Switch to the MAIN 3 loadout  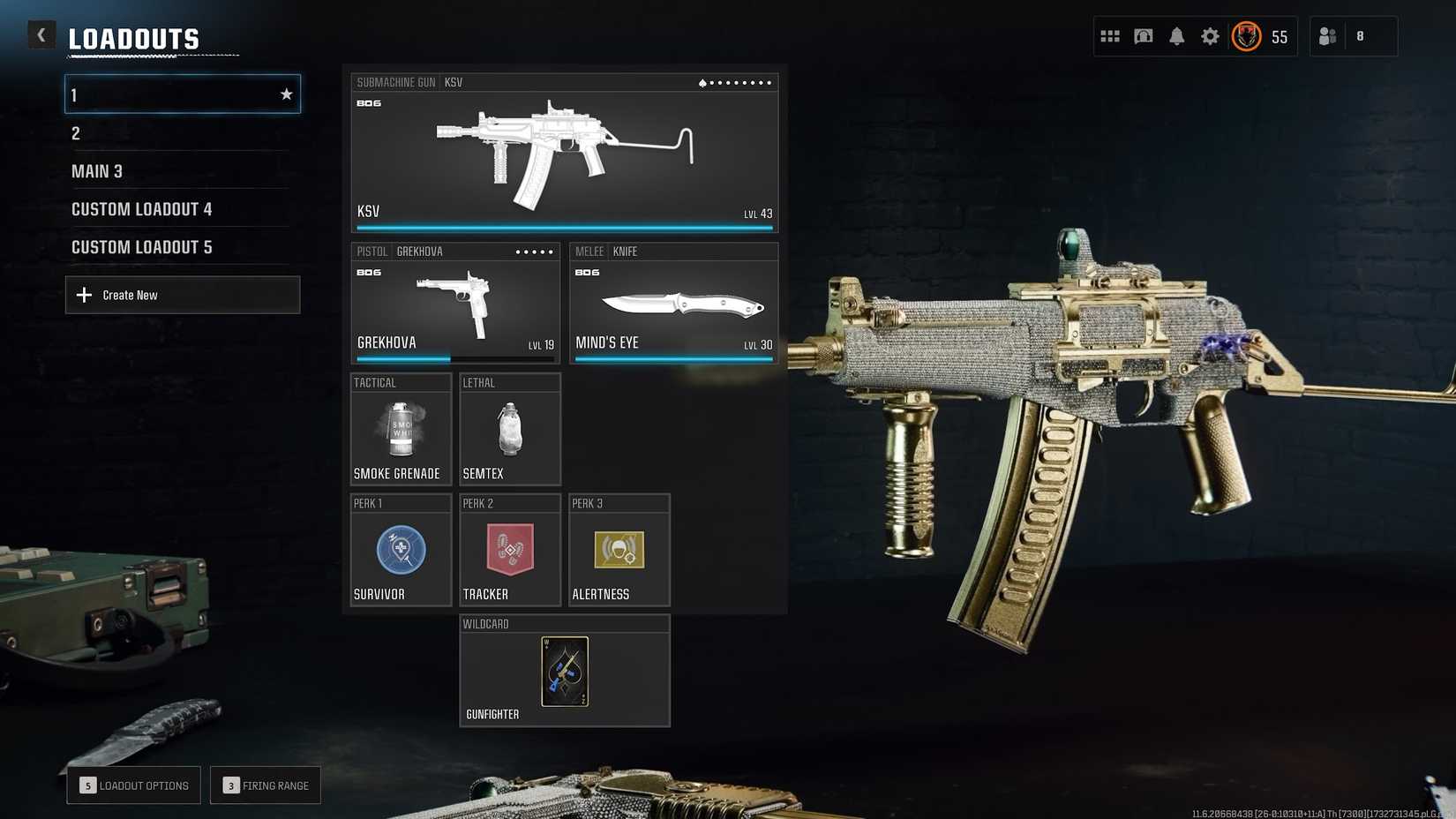click(97, 171)
